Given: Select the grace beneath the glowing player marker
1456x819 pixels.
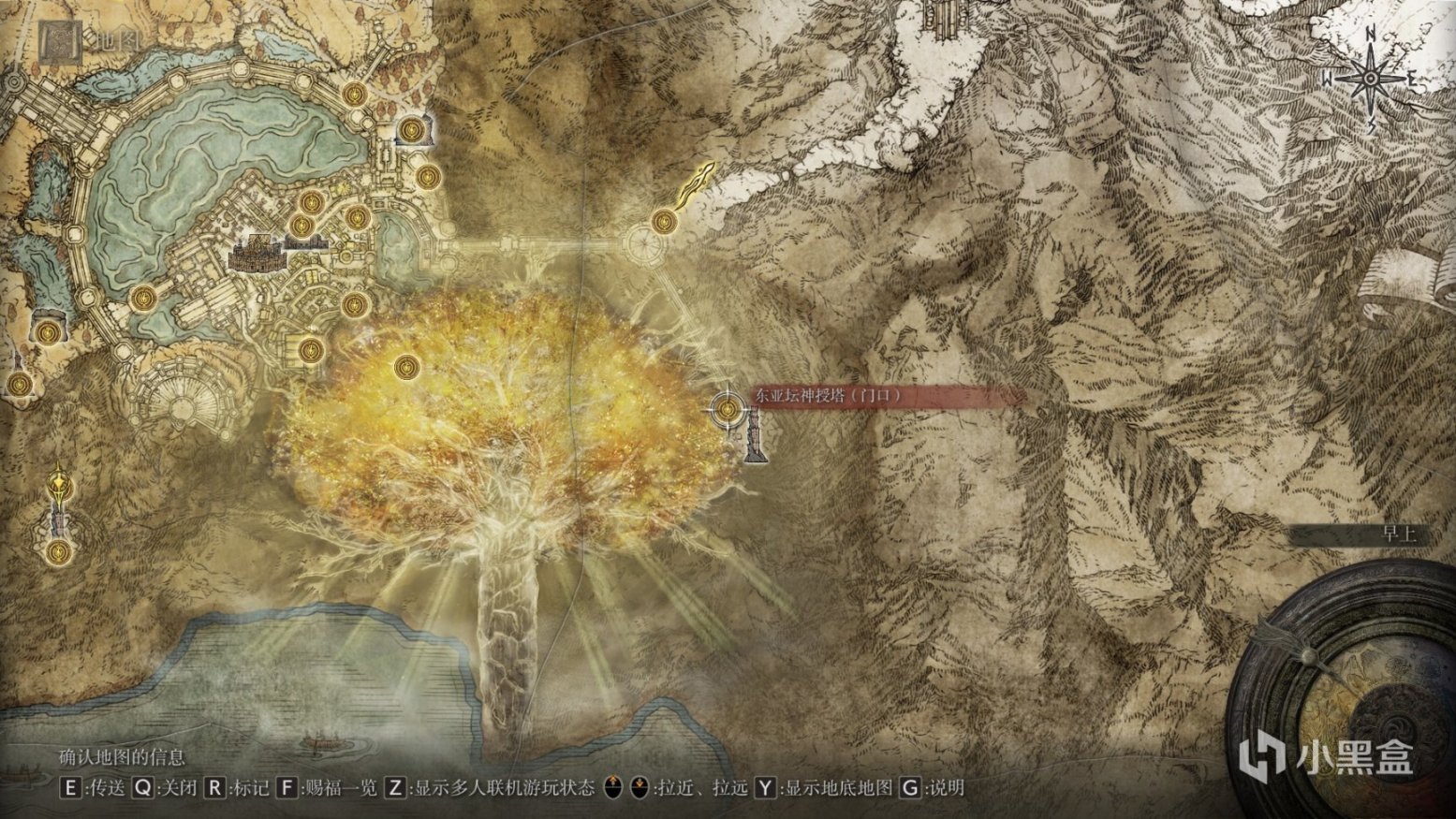Looking at the screenshot, I should (59, 550).
